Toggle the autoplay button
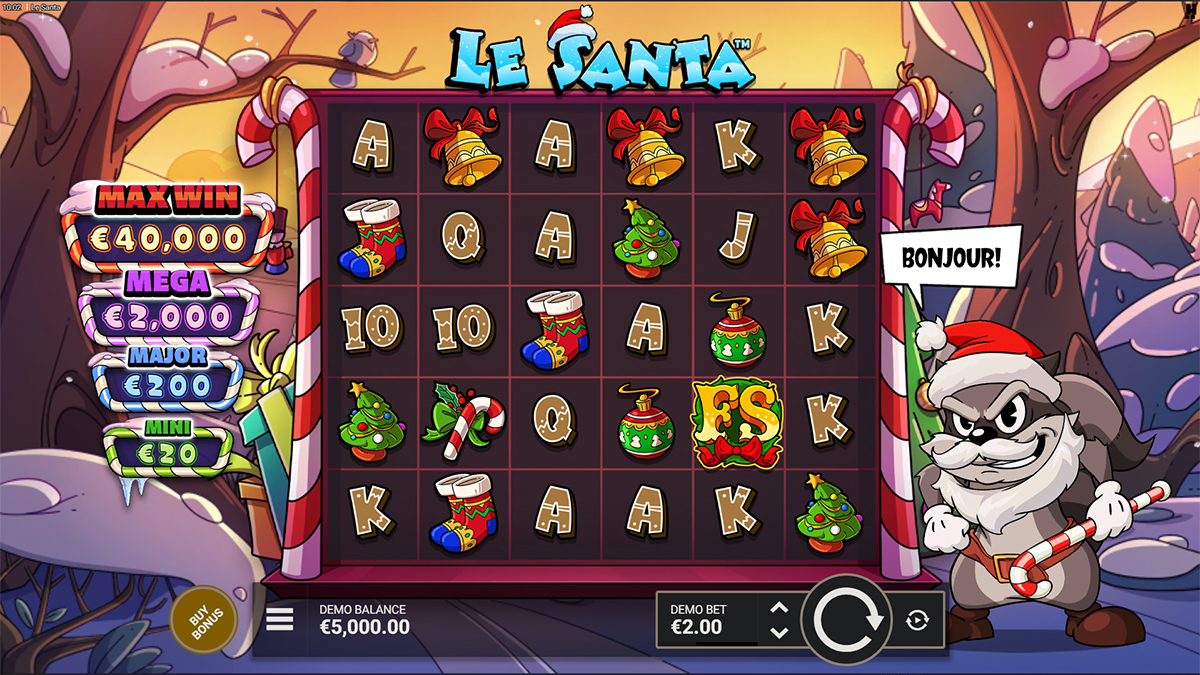 point(917,621)
